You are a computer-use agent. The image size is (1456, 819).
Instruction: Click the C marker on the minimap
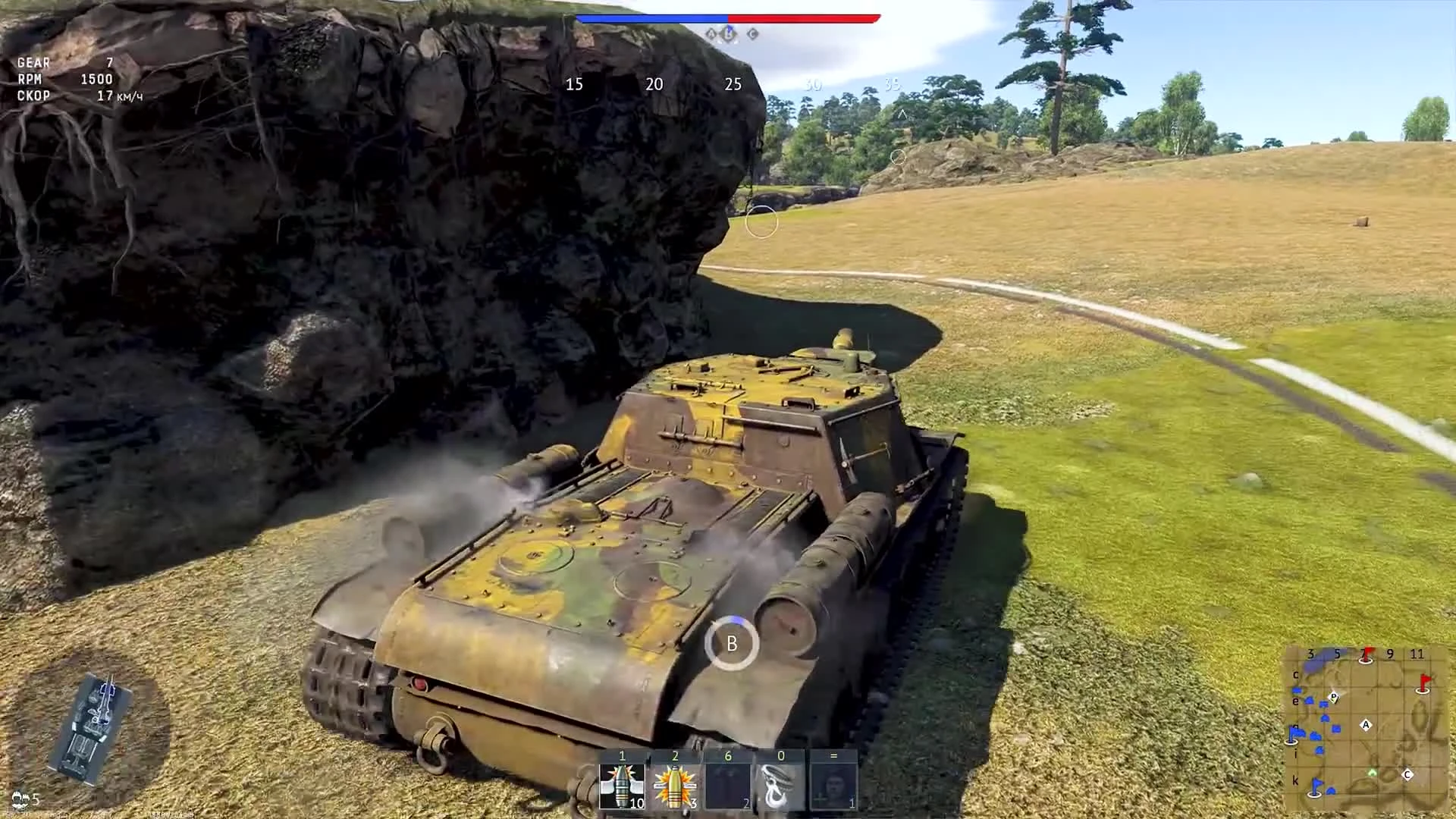(x=1407, y=773)
